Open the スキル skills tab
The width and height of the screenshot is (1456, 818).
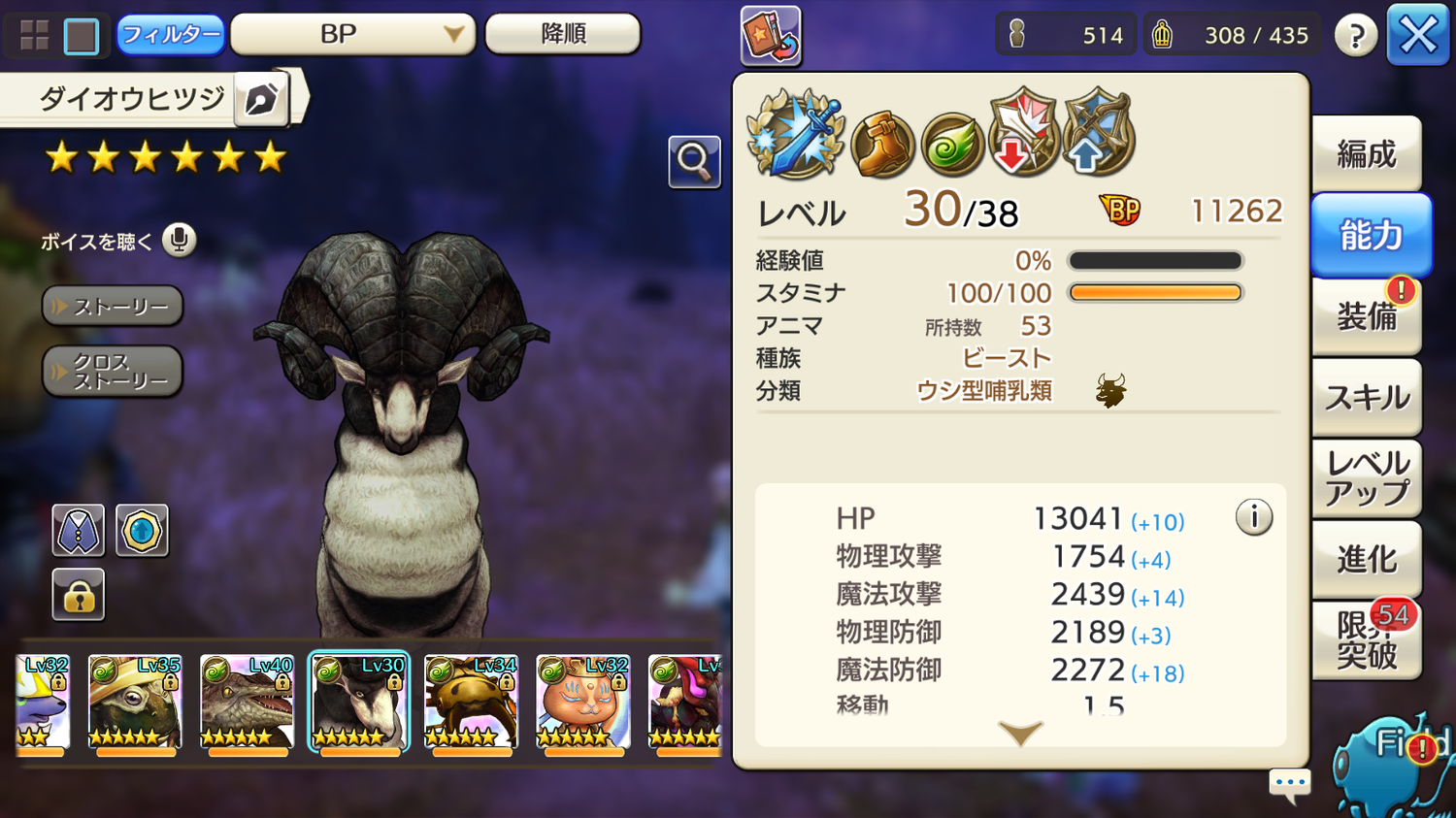click(x=1366, y=398)
